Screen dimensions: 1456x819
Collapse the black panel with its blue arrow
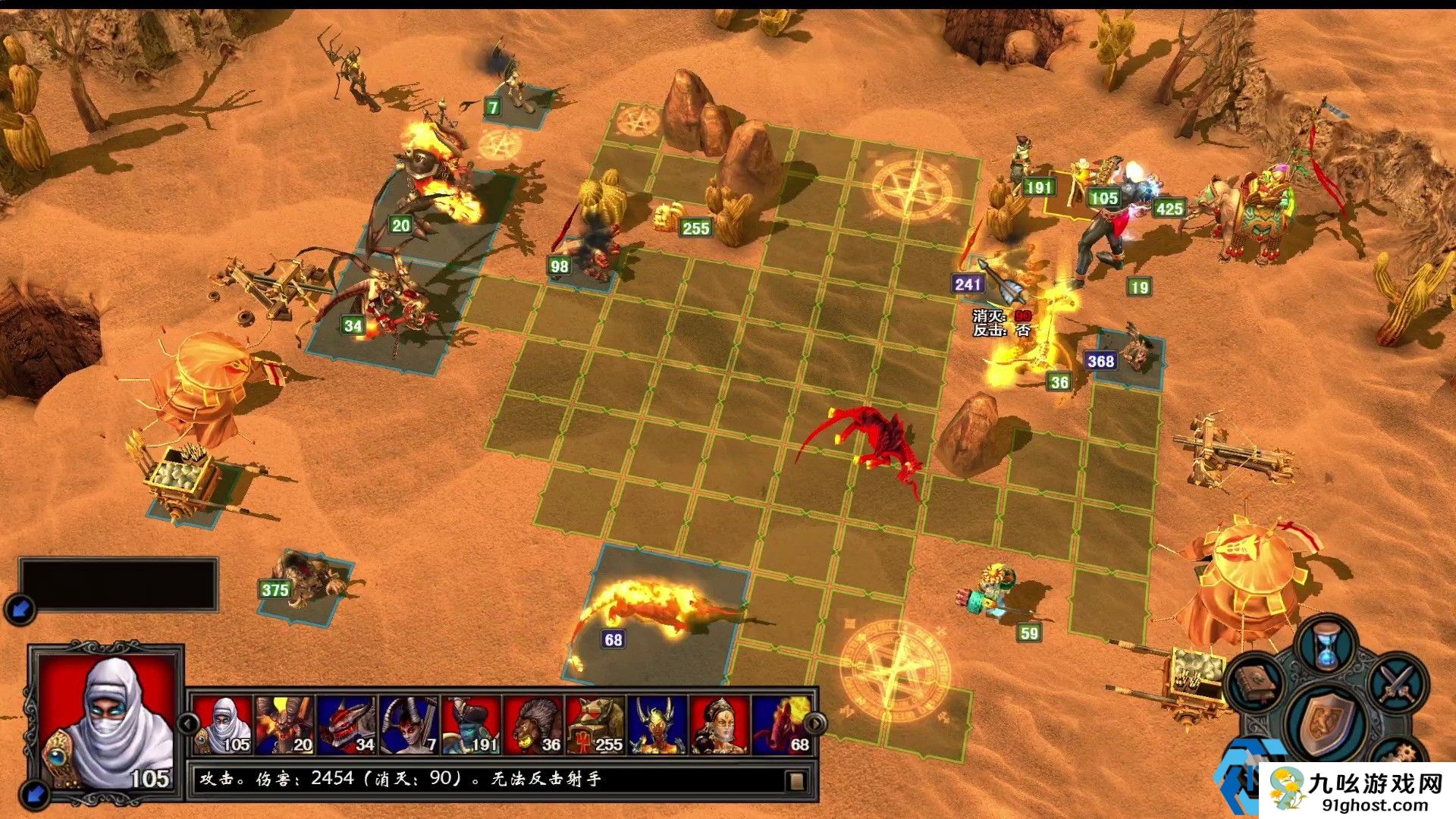pyautogui.click(x=20, y=608)
